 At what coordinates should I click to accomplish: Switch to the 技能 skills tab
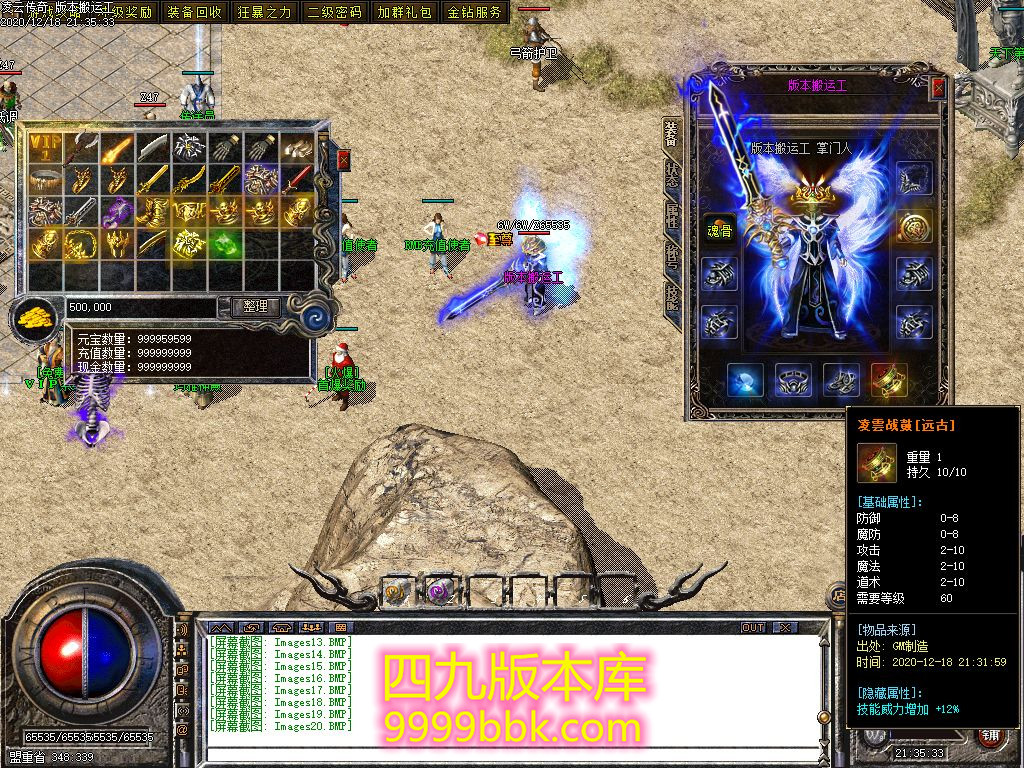[x=672, y=297]
